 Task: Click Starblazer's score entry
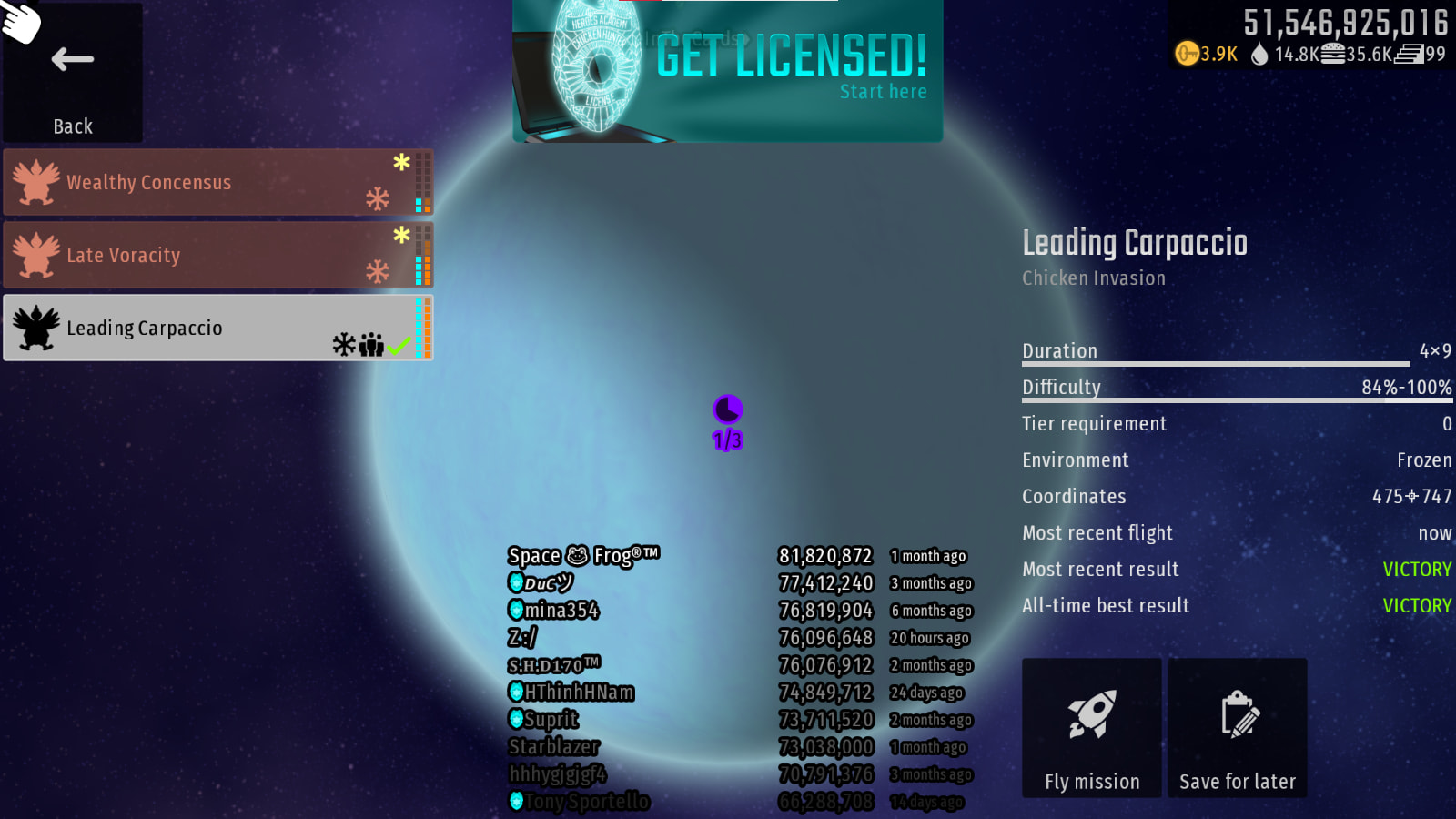(x=825, y=747)
